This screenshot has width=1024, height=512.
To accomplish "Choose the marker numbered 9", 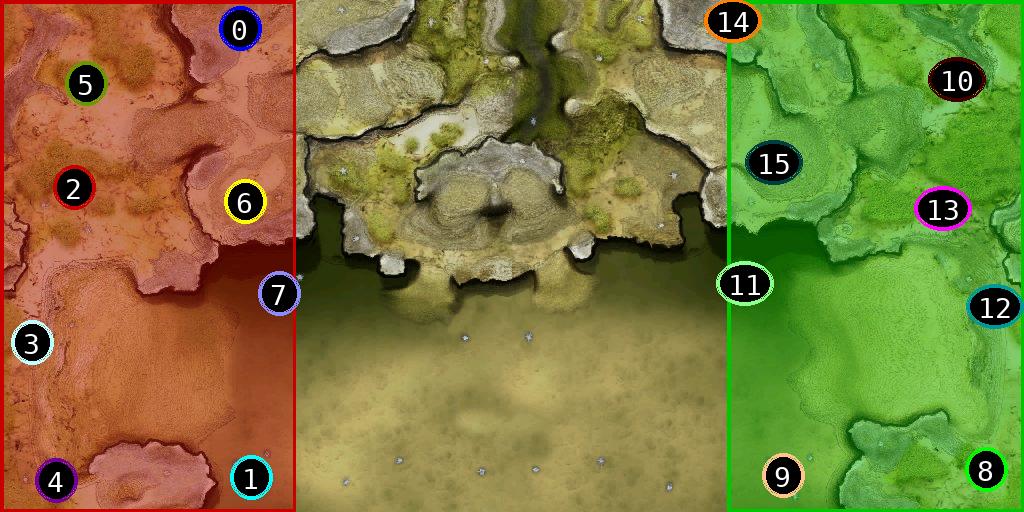I will 783,477.
